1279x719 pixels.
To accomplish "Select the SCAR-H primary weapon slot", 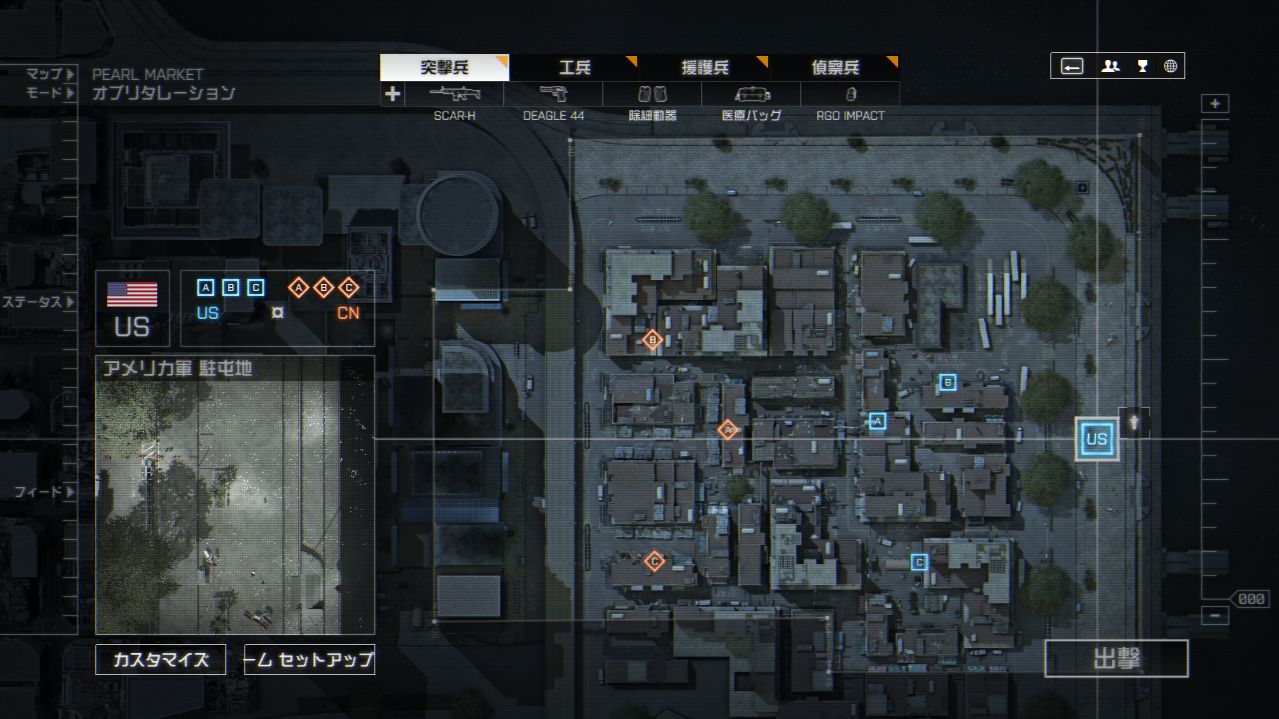I will (x=454, y=95).
